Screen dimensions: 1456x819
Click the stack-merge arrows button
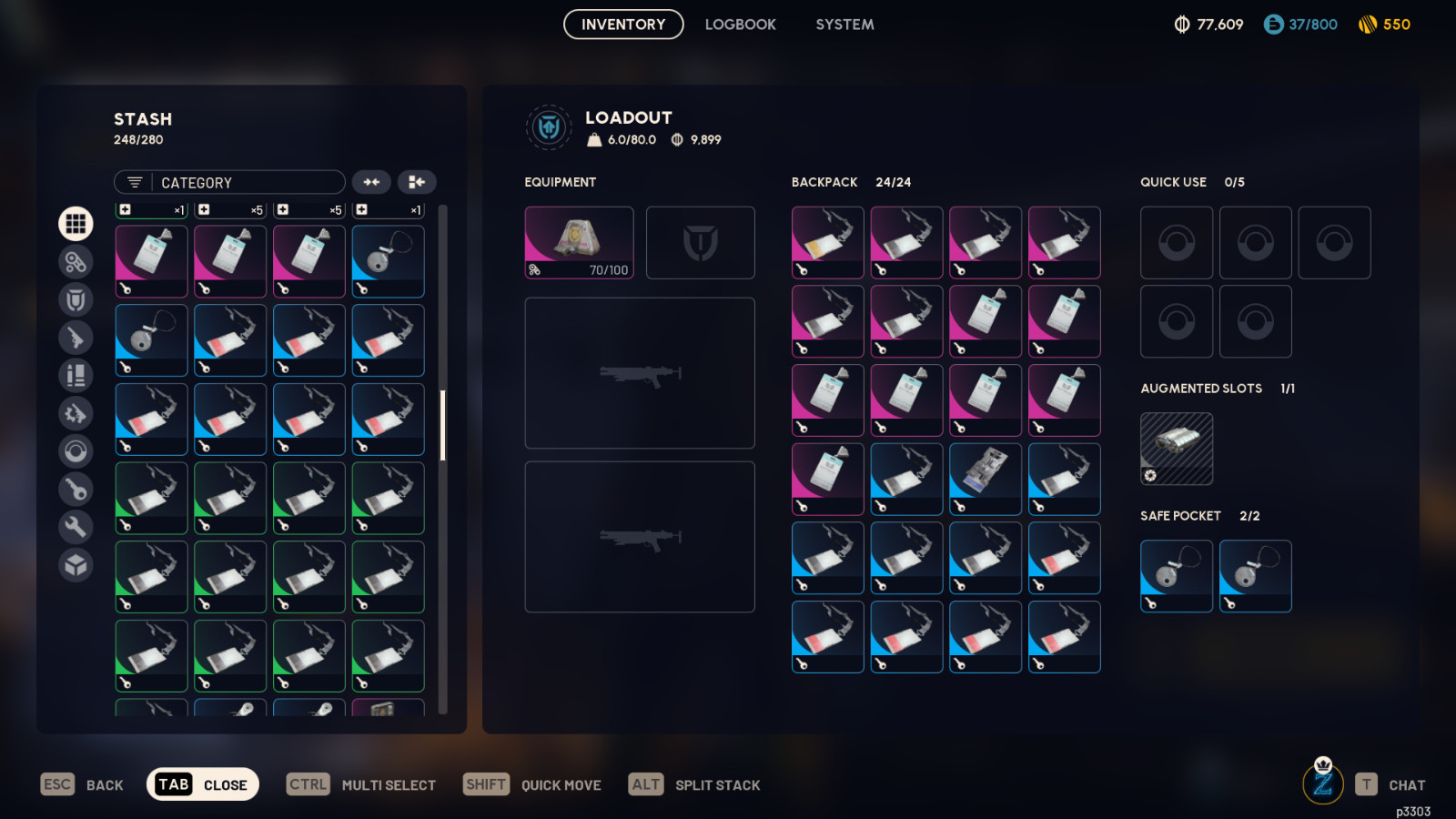point(371,183)
